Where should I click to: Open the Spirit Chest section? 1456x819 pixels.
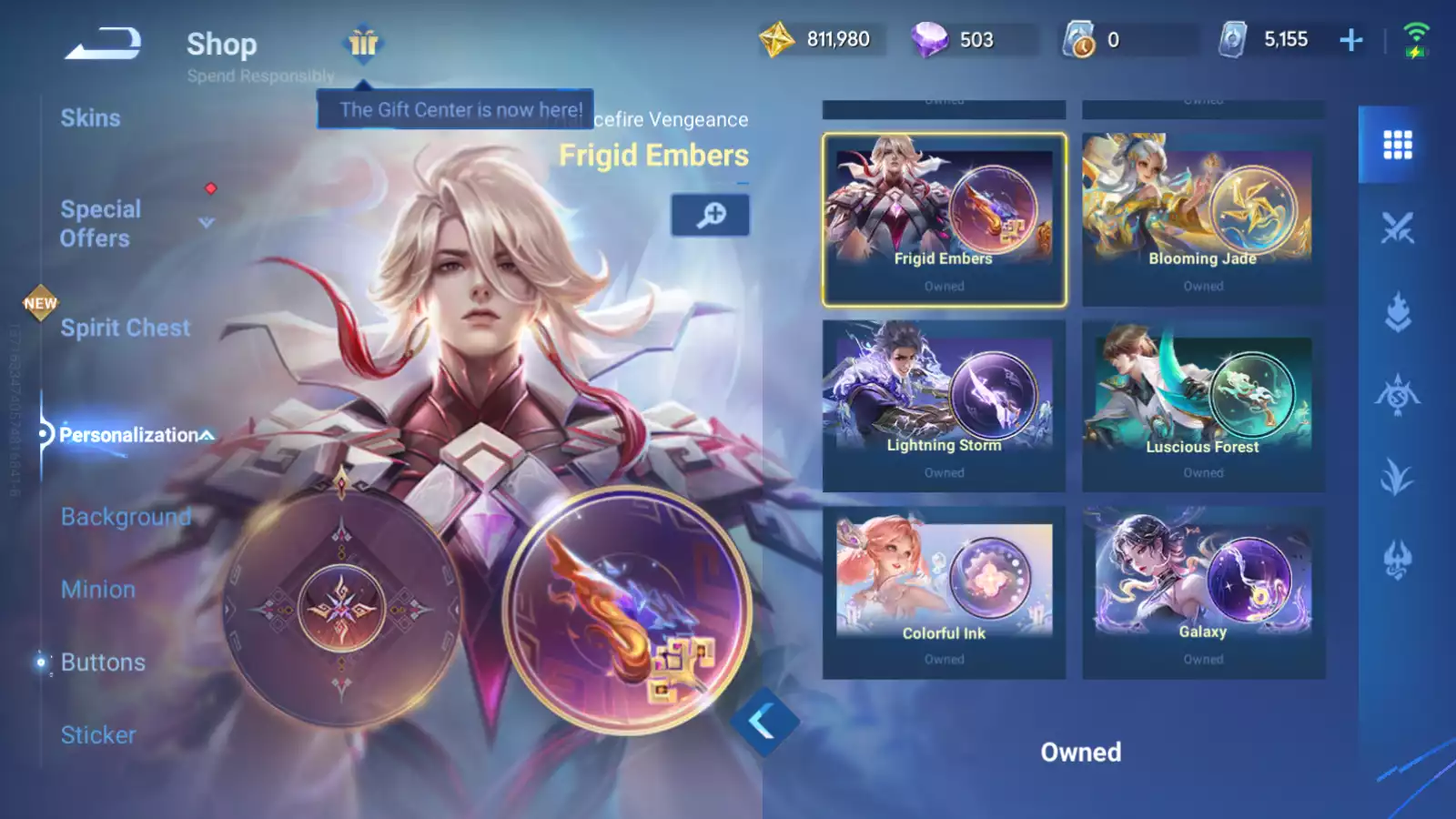(126, 328)
